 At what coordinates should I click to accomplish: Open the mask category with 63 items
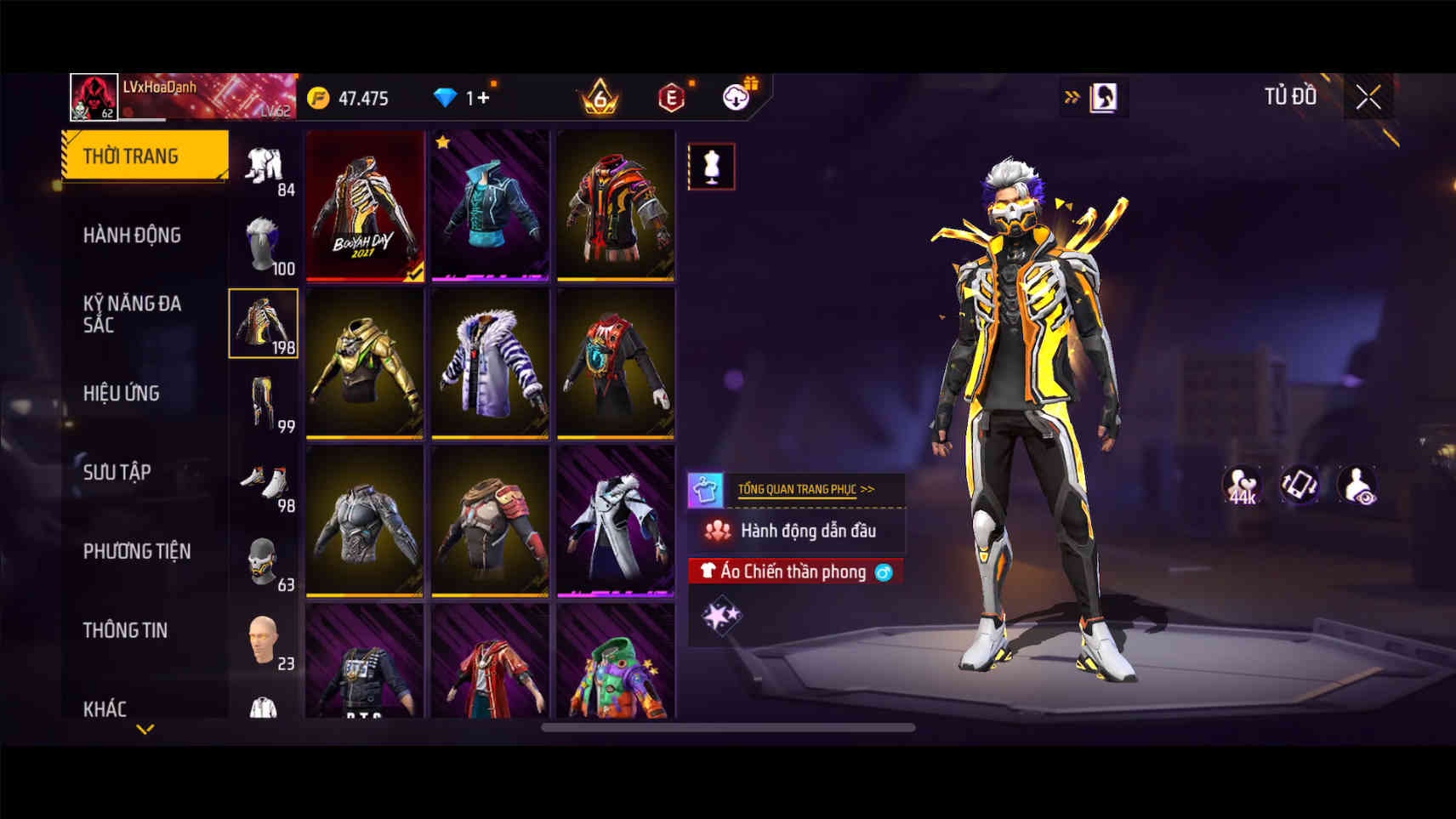coord(264,561)
